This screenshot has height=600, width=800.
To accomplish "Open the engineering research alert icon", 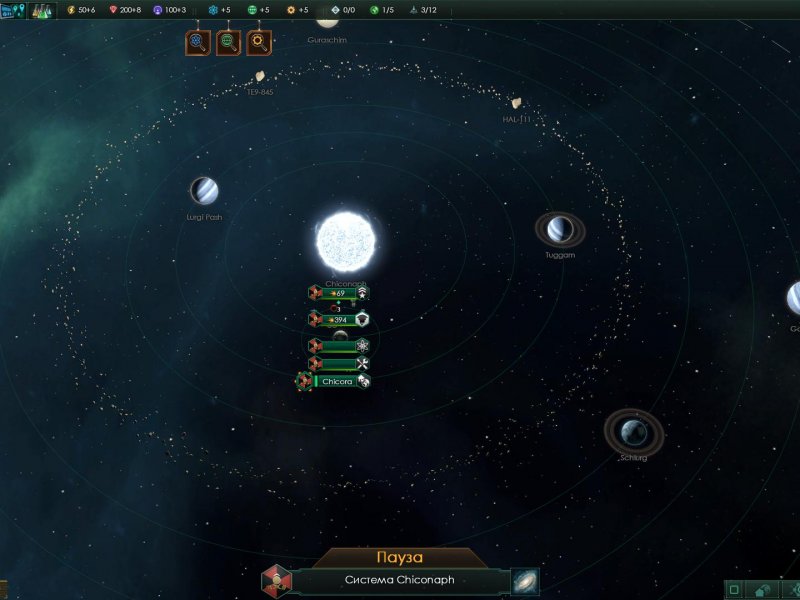I will tap(260, 42).
